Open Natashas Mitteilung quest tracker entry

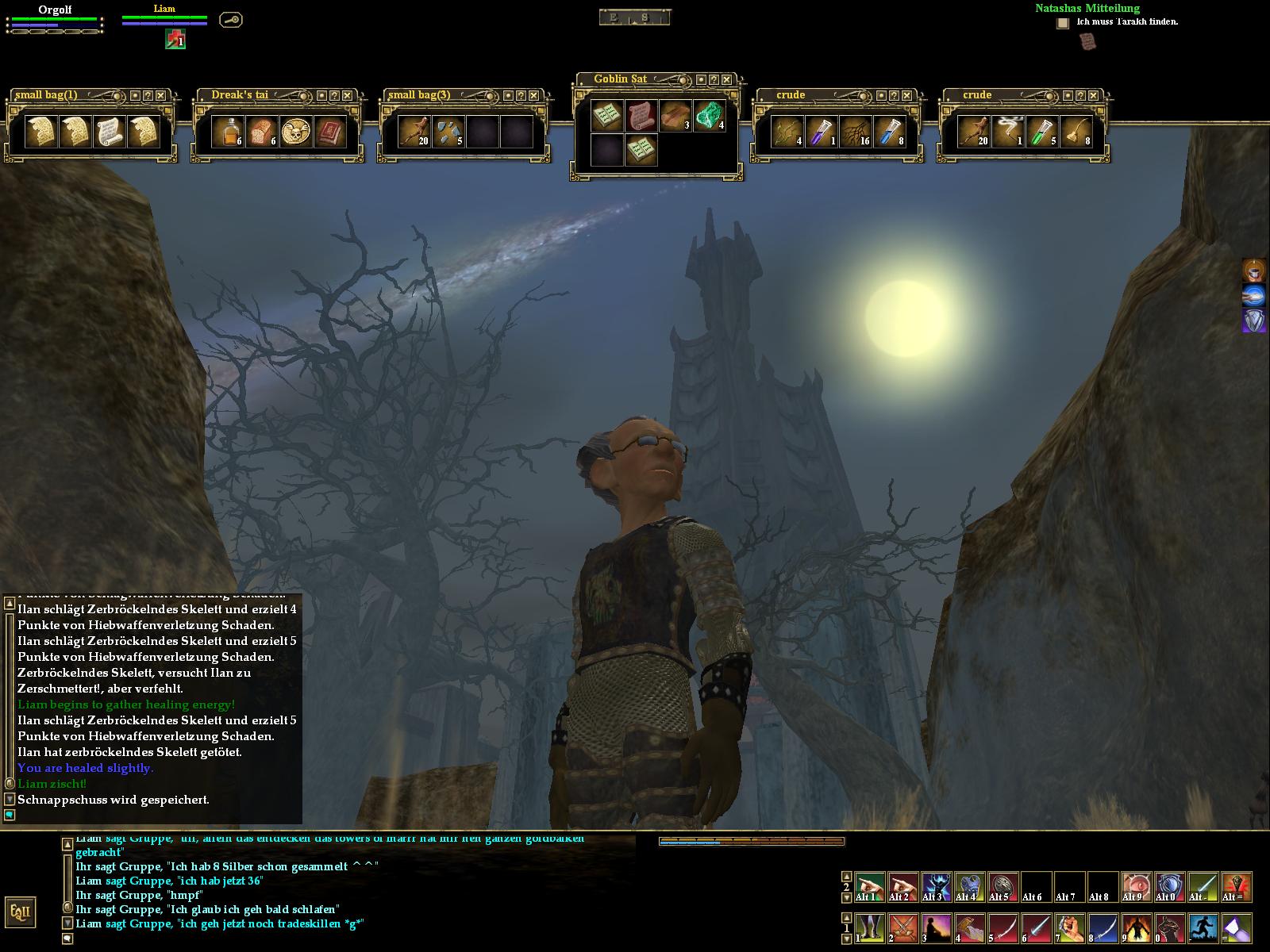1087,9
